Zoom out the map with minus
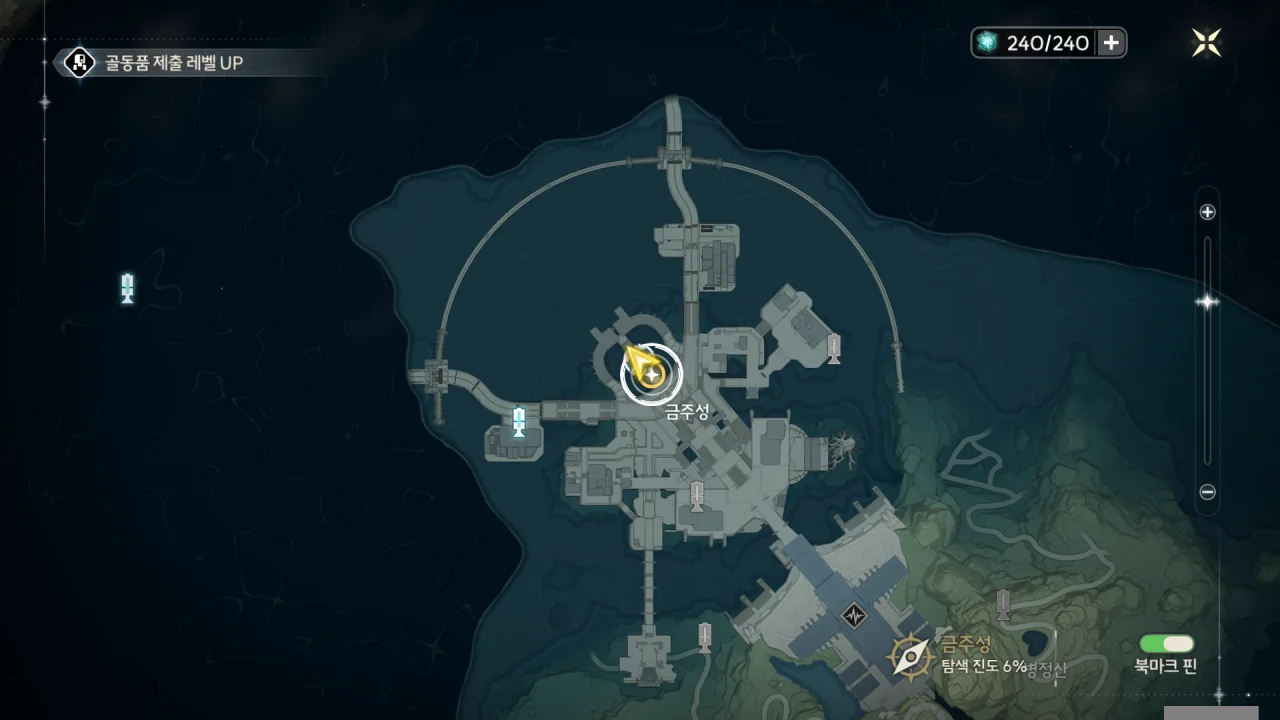The image size is (1280, 720). (1207, 492)
